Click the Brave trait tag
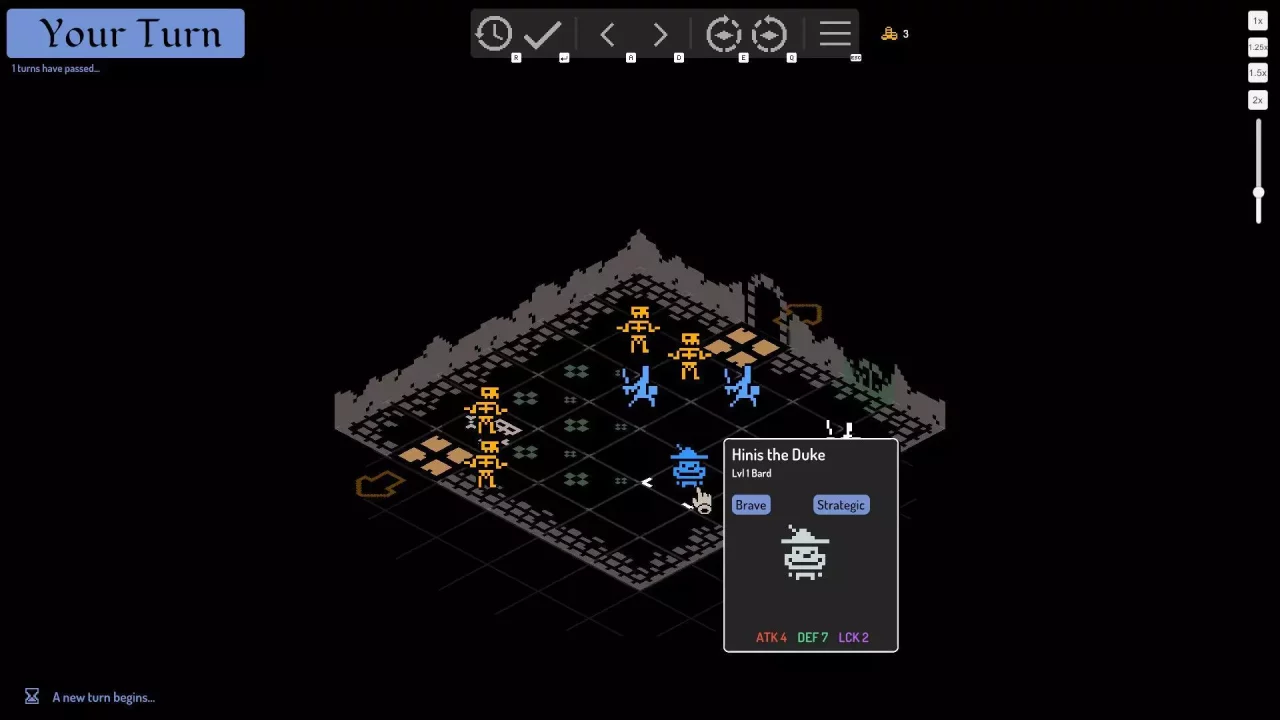This screenshot has width=1280, height=720. coord(751,505)
